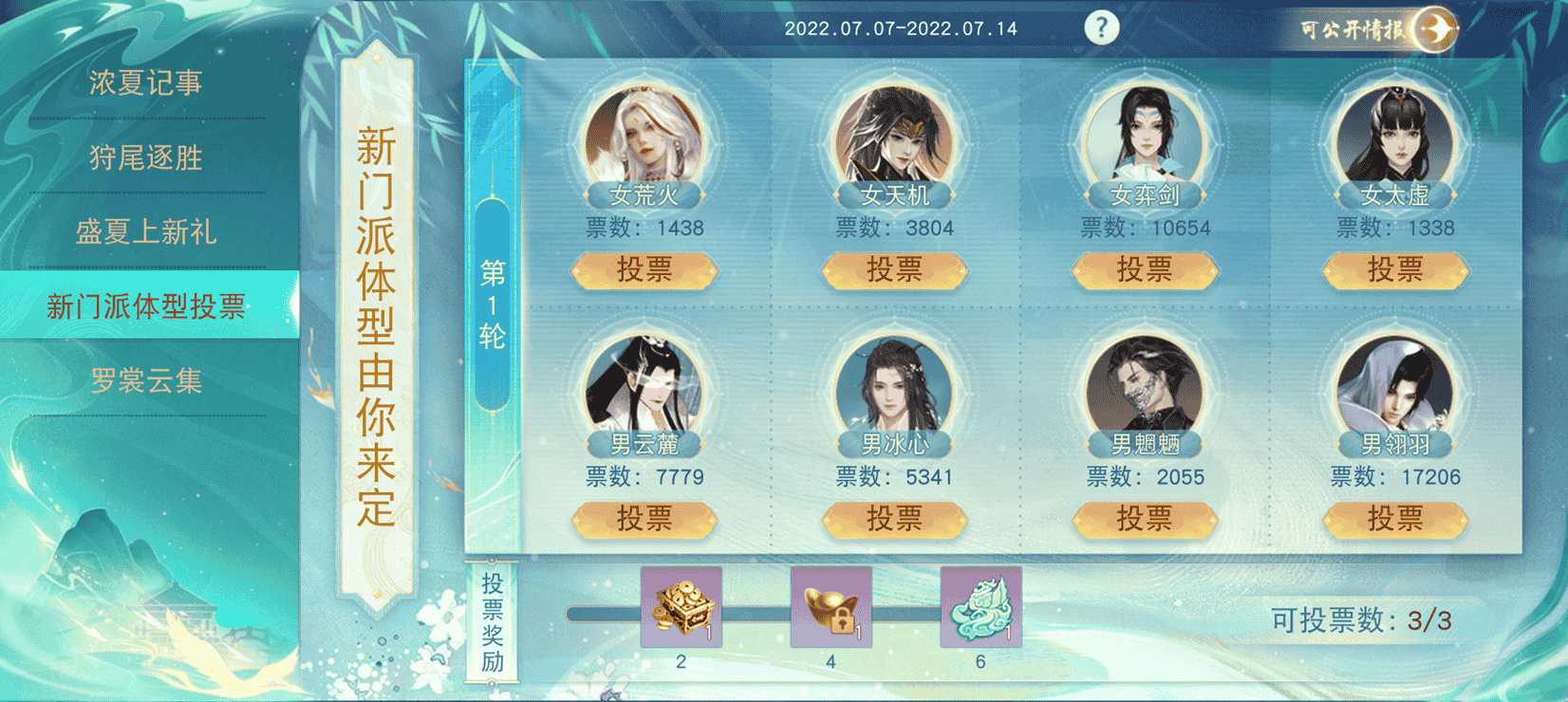Open the help question mark icon
The width and height of the screenshot is (1568, 702).
tap(1101, 27)
